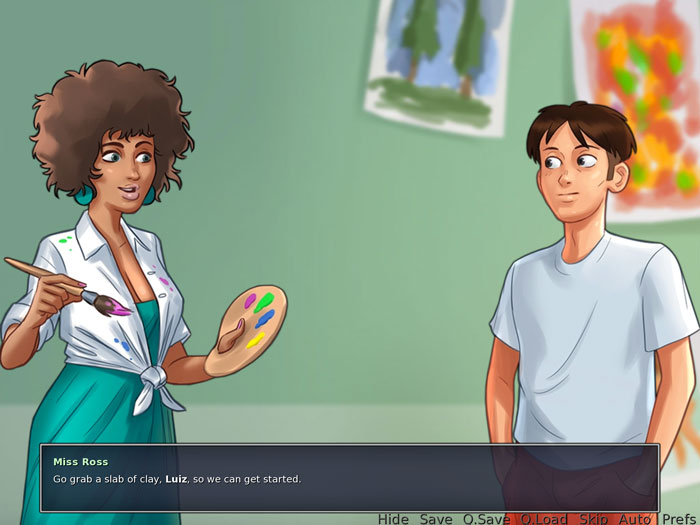Open the Save game menu
This screenshot has width=700, height=525.
tap(436, 519)
